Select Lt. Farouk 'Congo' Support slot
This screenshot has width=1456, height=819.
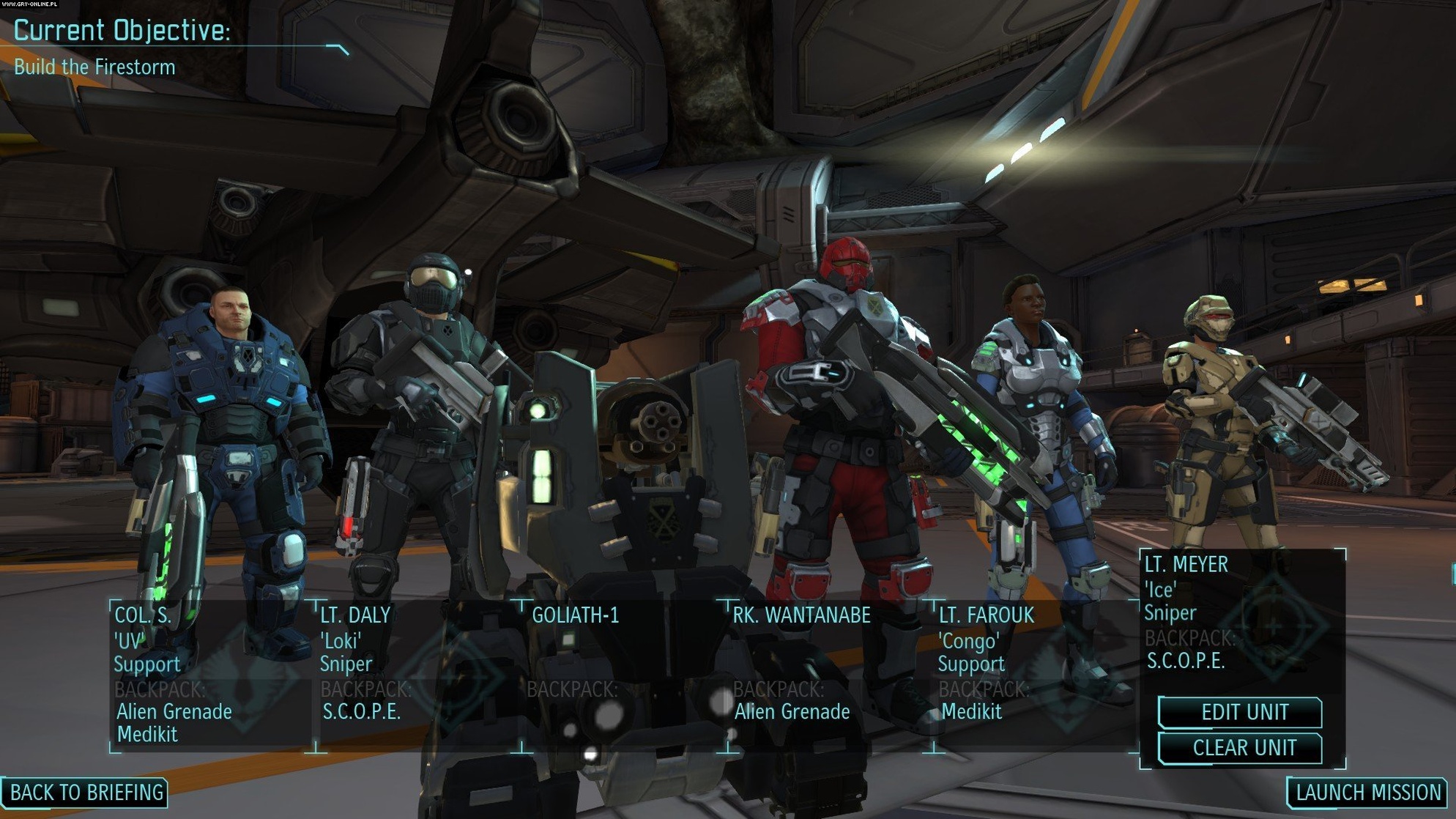pyautogui.click(x=1034, y=675)
